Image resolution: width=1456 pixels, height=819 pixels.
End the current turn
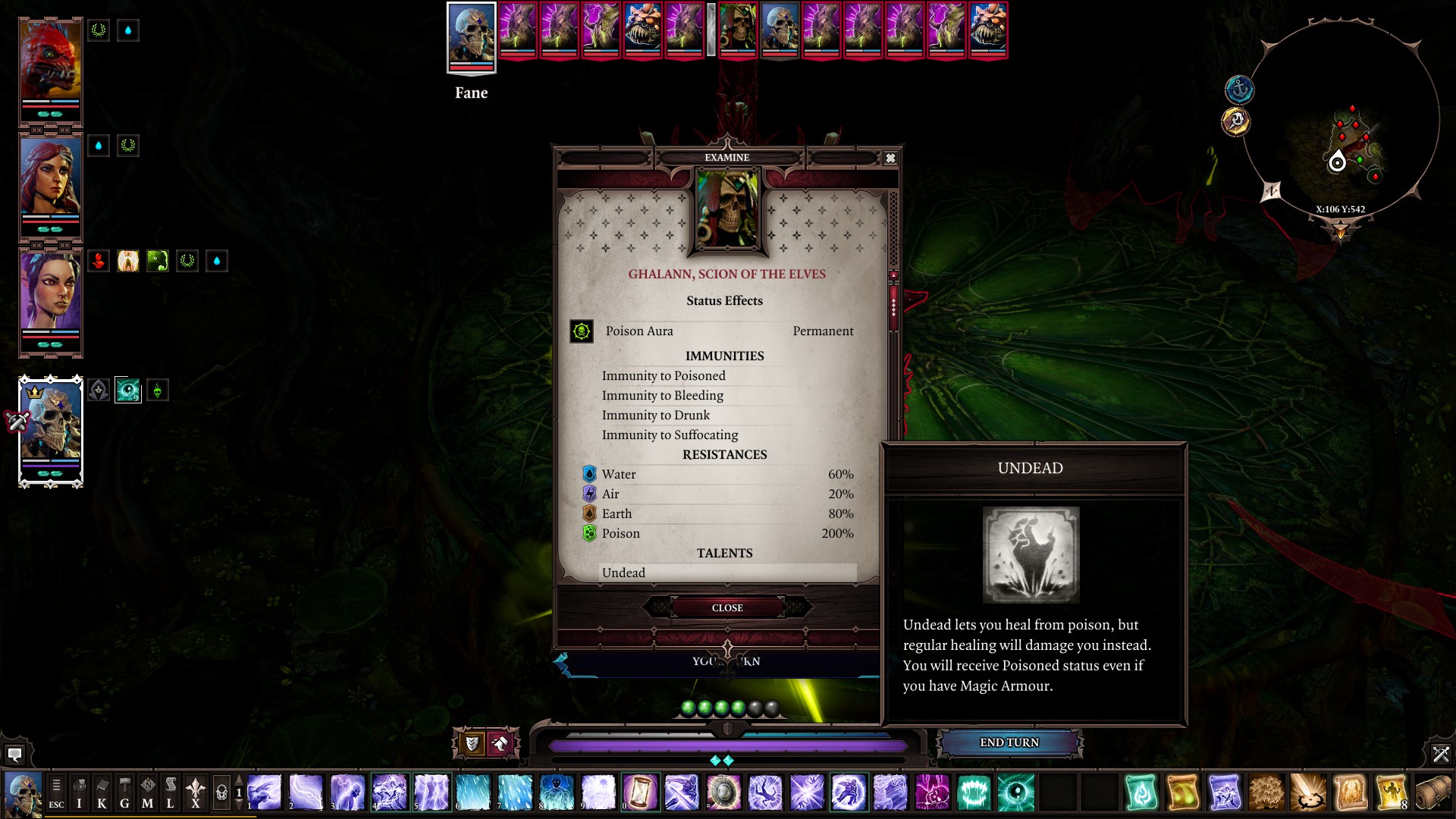click(1009, 742)
